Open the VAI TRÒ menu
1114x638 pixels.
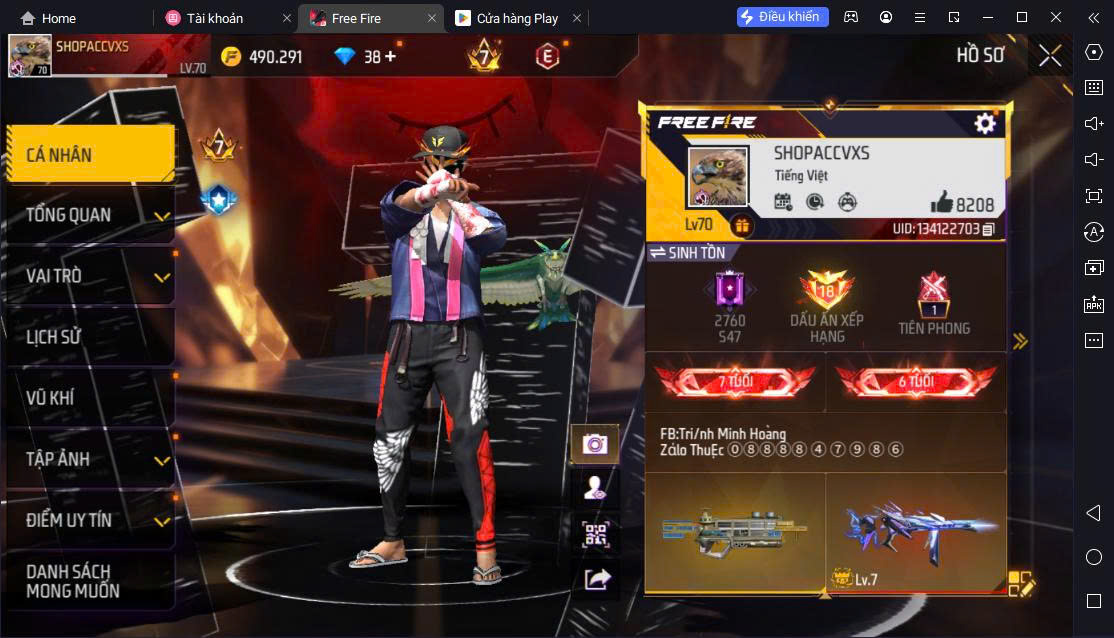click(90, 276)
